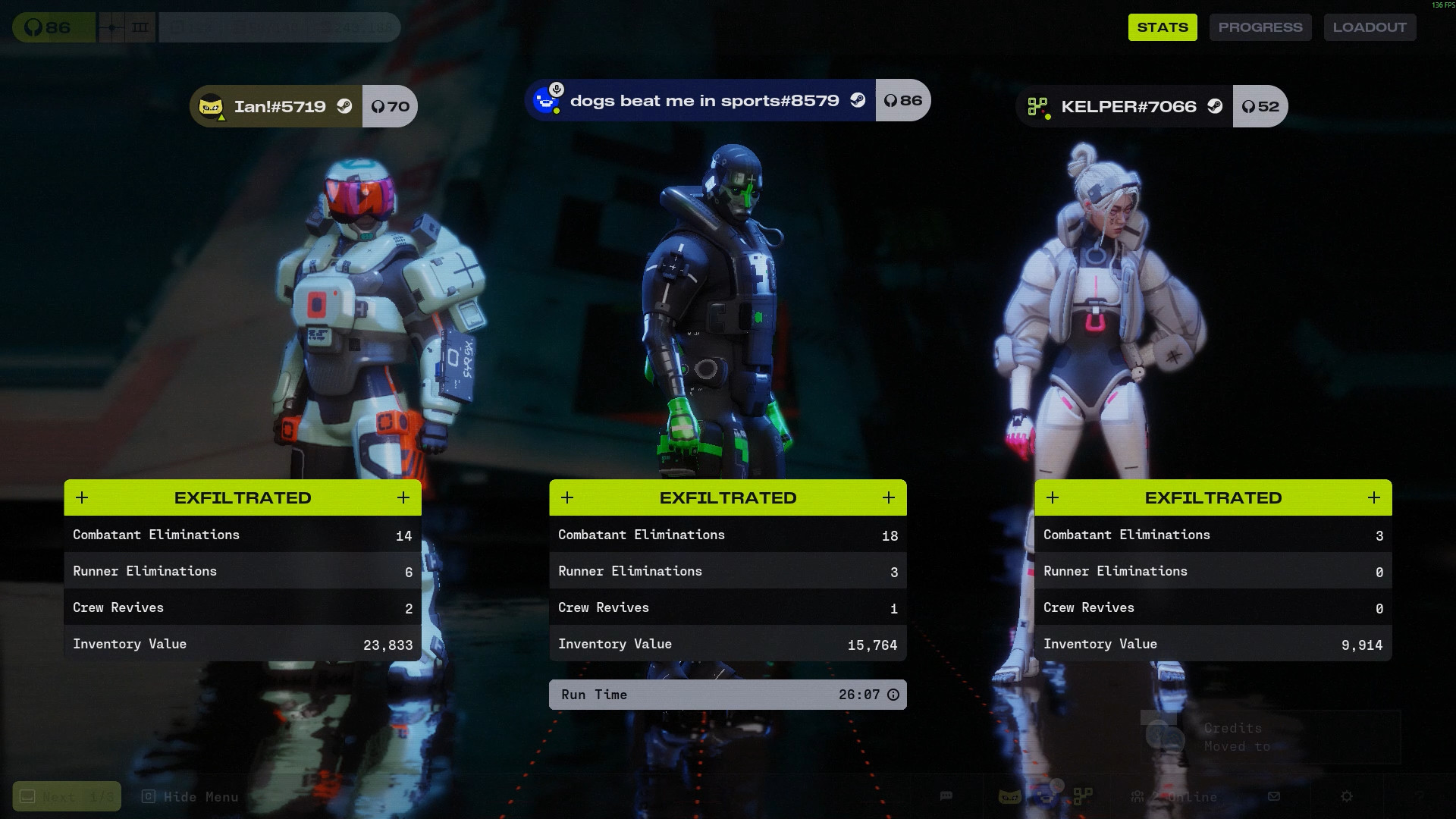Click the Run Time info icon
Image resolution: width=1456 pixels, height=819 pixels.
(x=893, y=695)
